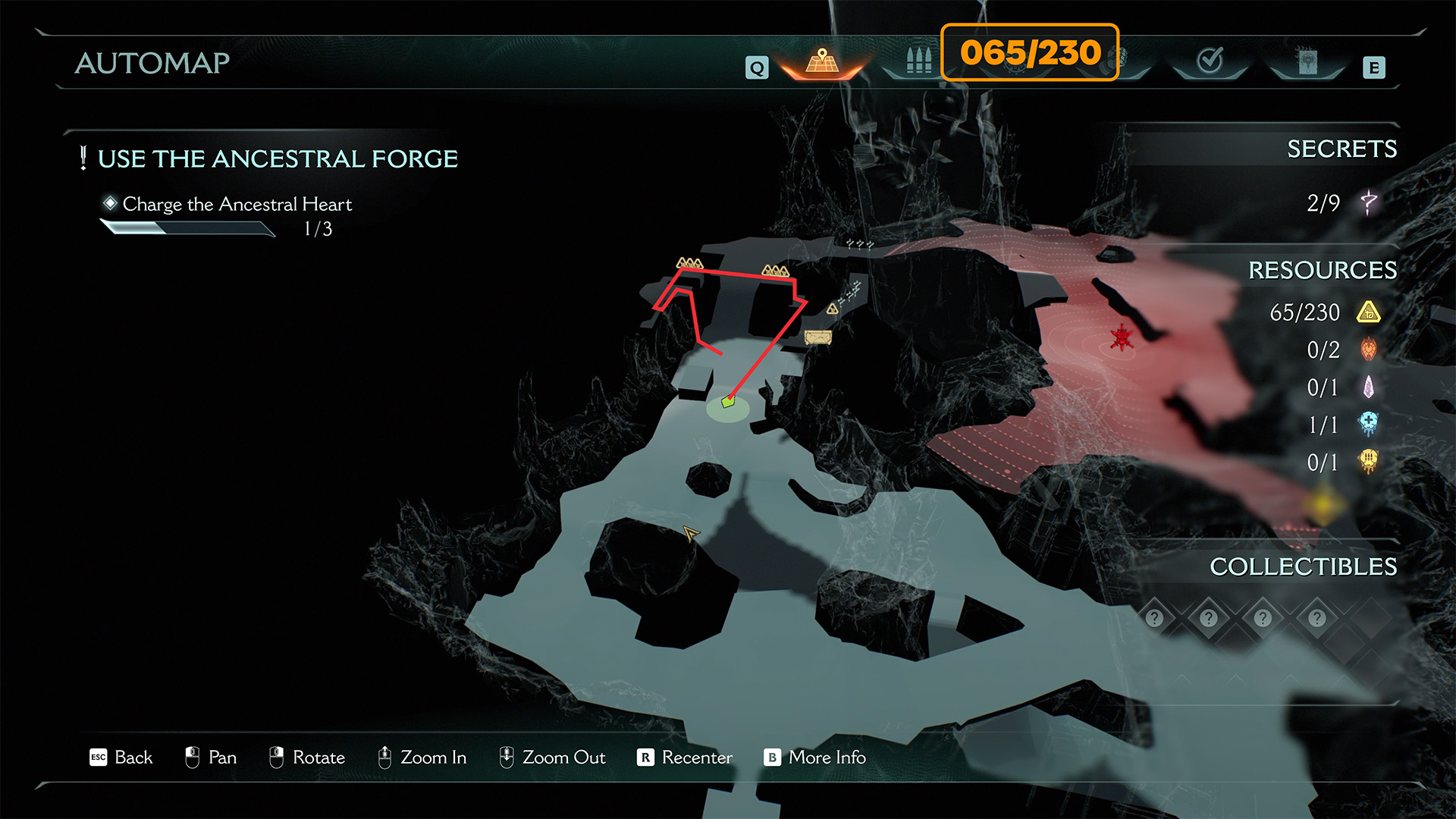Show More Info for the map
The width and height of the screenshot is (1456, 819).
(815, 758)
